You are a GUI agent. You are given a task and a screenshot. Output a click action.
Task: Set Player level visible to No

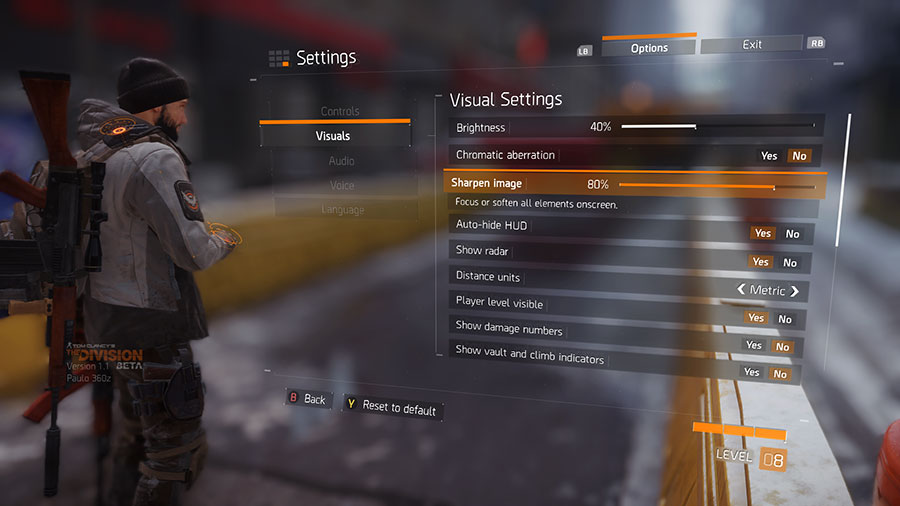pos(785,319)
